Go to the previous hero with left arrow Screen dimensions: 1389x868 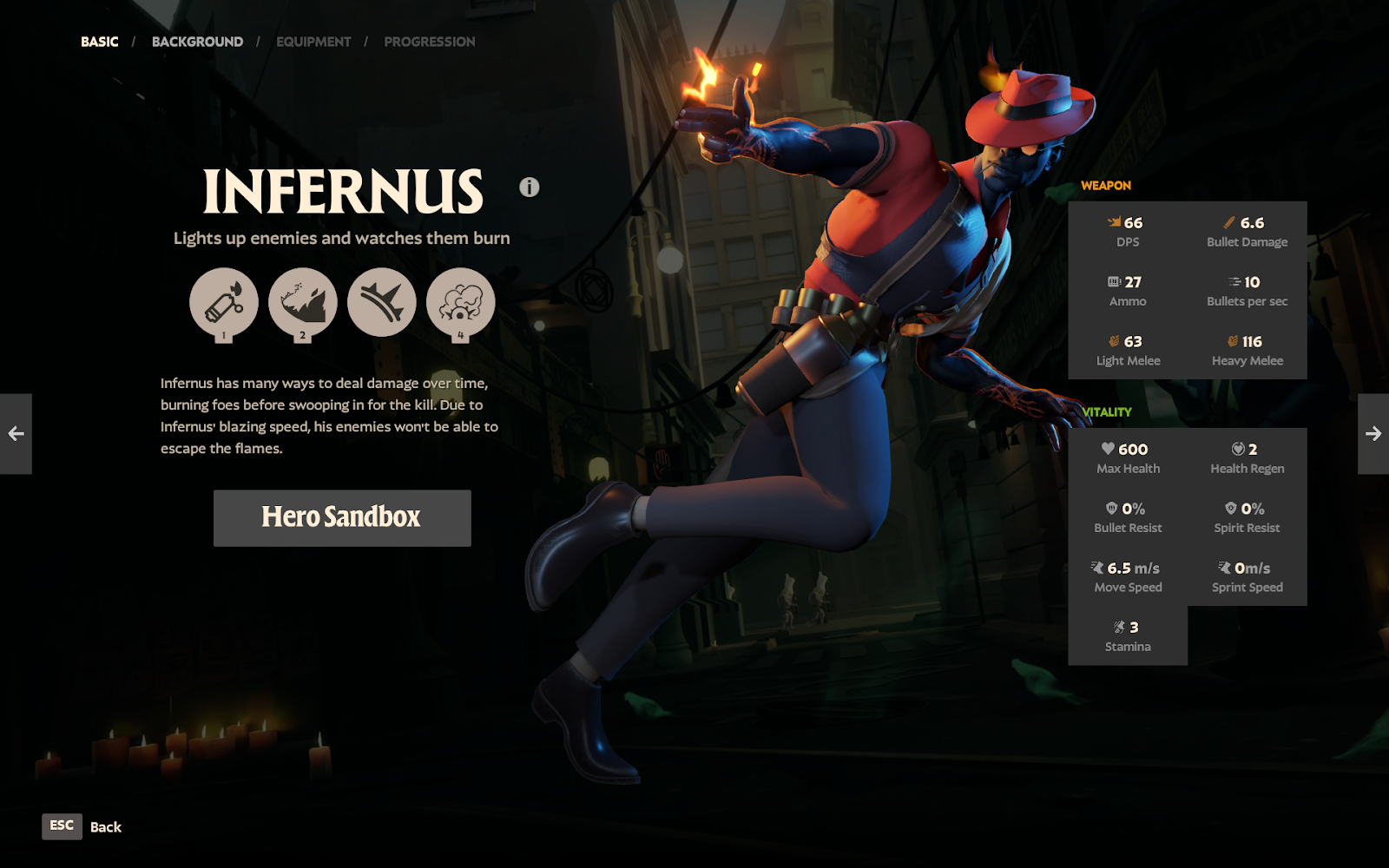point(16,434)
